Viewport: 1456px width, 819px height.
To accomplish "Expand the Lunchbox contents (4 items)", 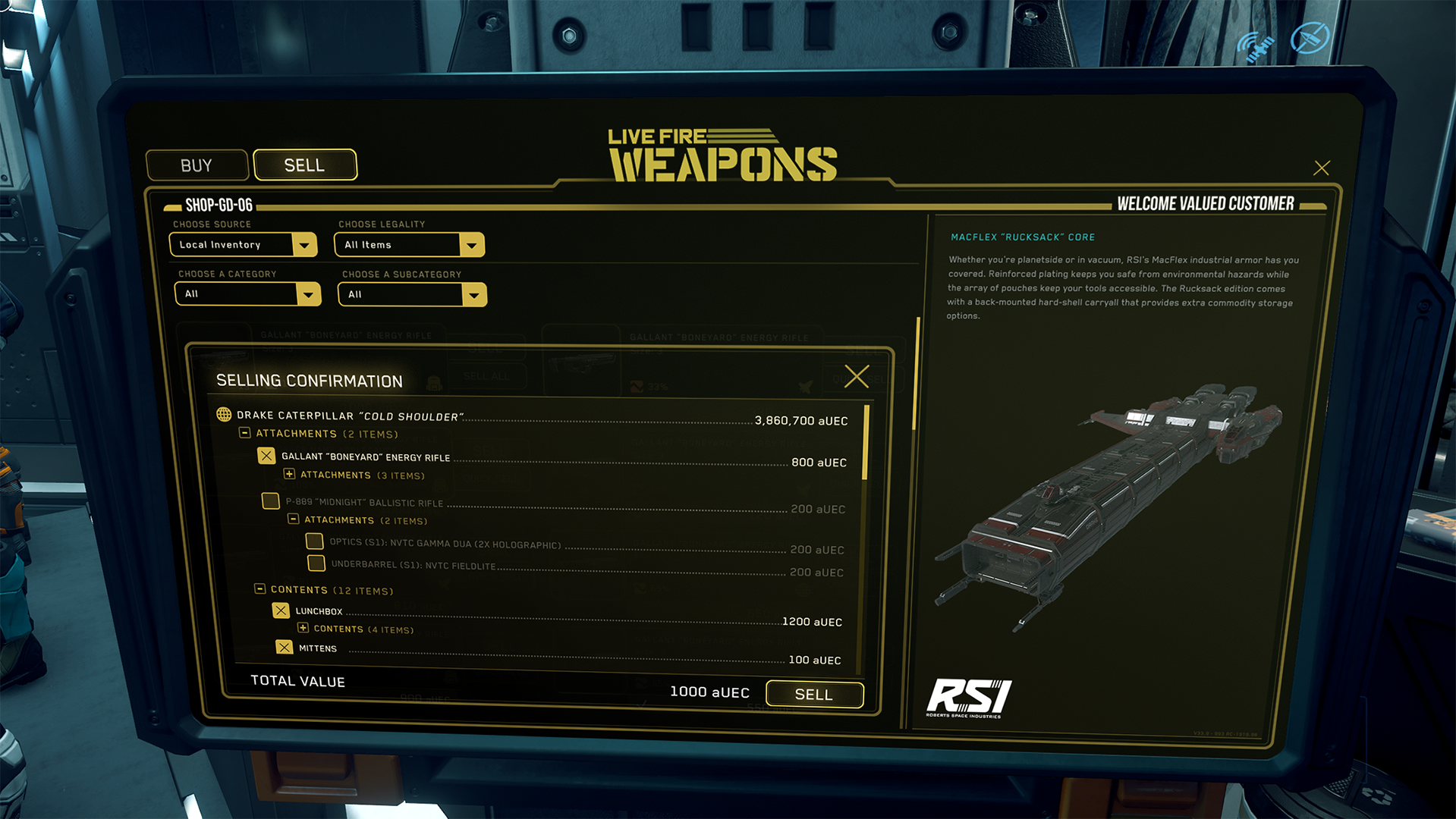I will [303, 628].
